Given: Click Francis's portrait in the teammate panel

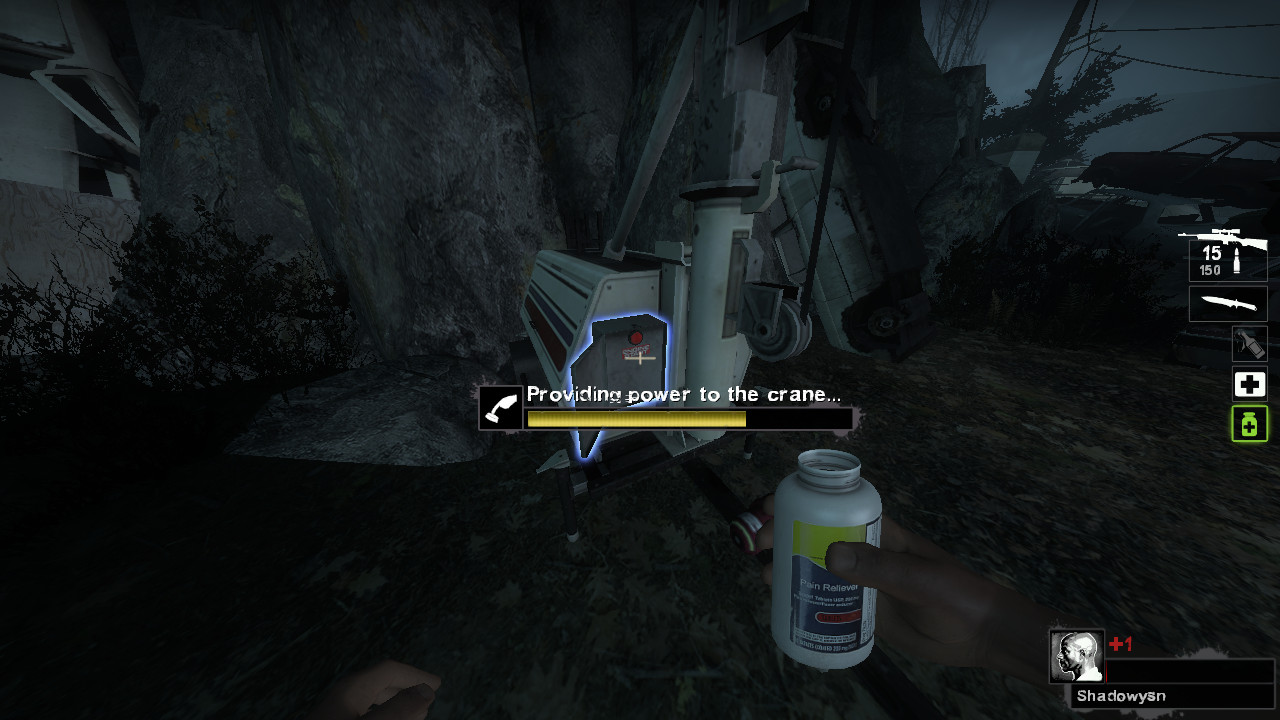Looking at the screenshot, I should [x=1077, y=657].
